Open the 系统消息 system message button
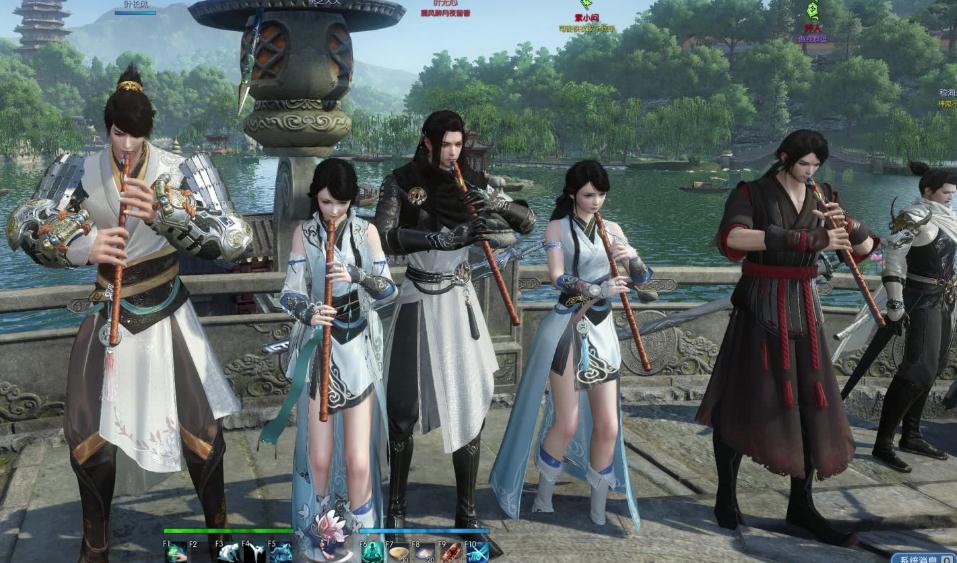The image size is (957, 563). (920, 557)
